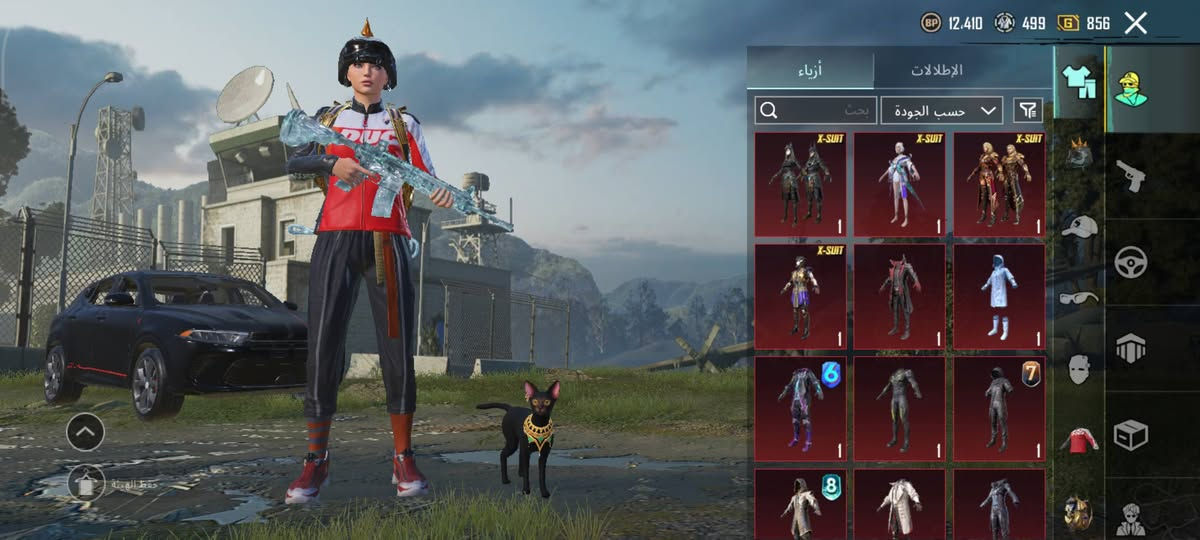
Task: Open the حسب الجودة sort dropdown
Action: click(941, 110)
